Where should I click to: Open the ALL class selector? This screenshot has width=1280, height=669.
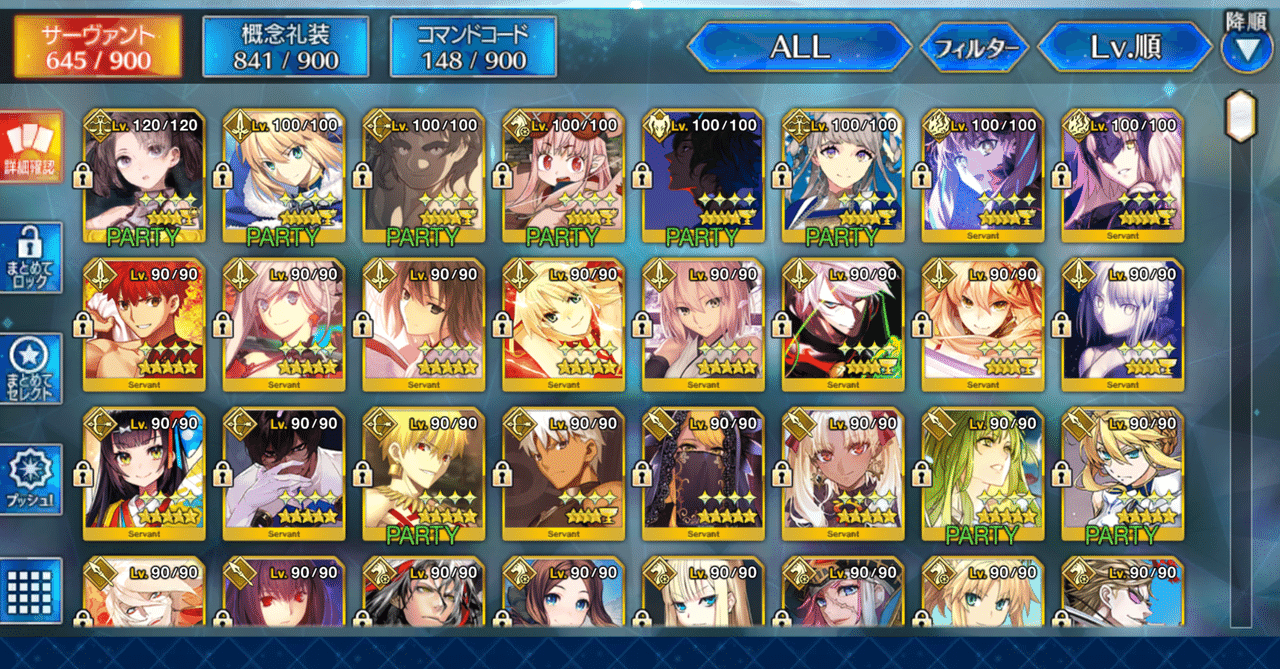(799, 47)
